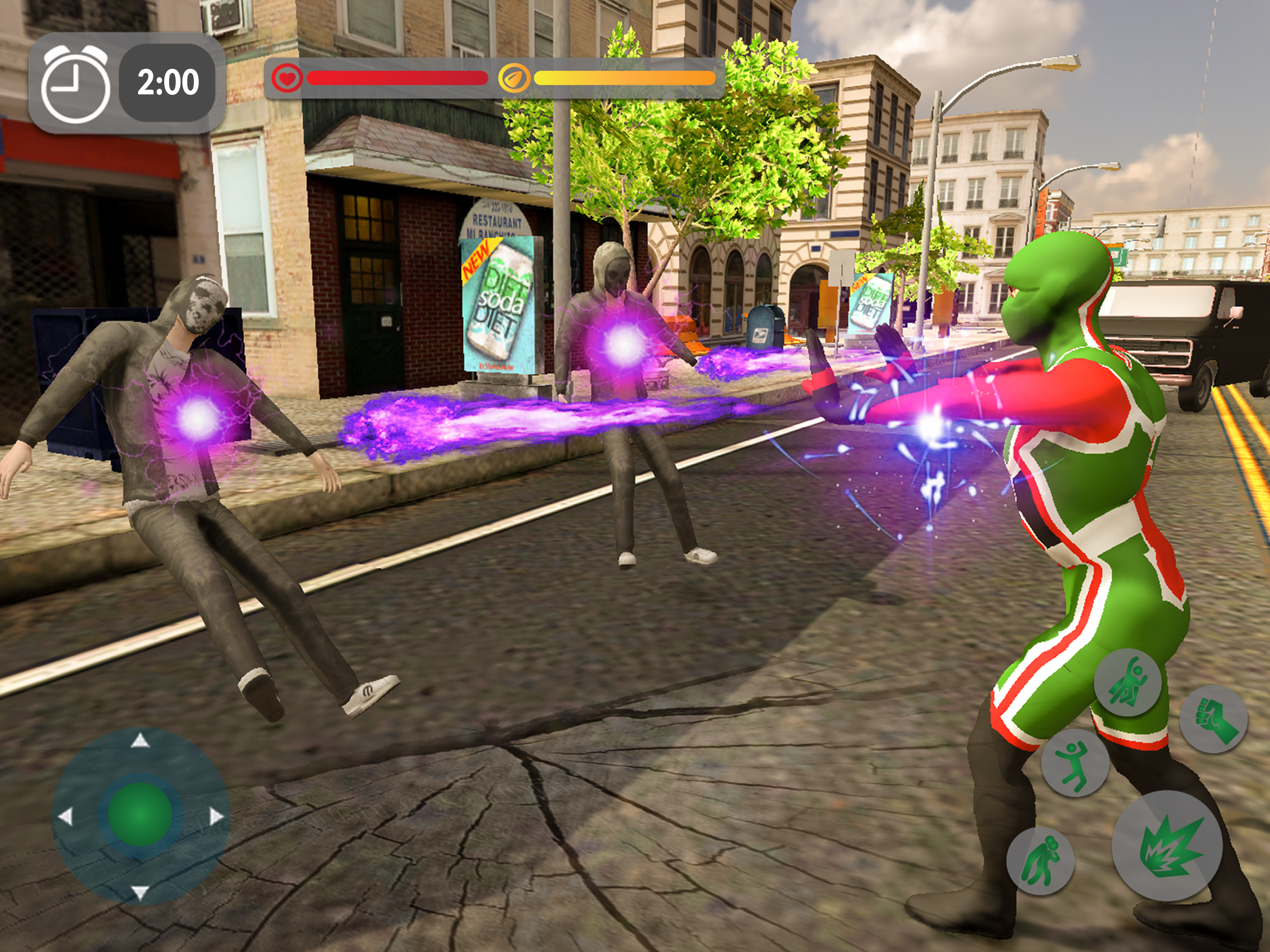Image resolution: width=1270 pixels, height=952 pixels.
Task: Tap the joystick's right arrow
Action: point(217,816)
